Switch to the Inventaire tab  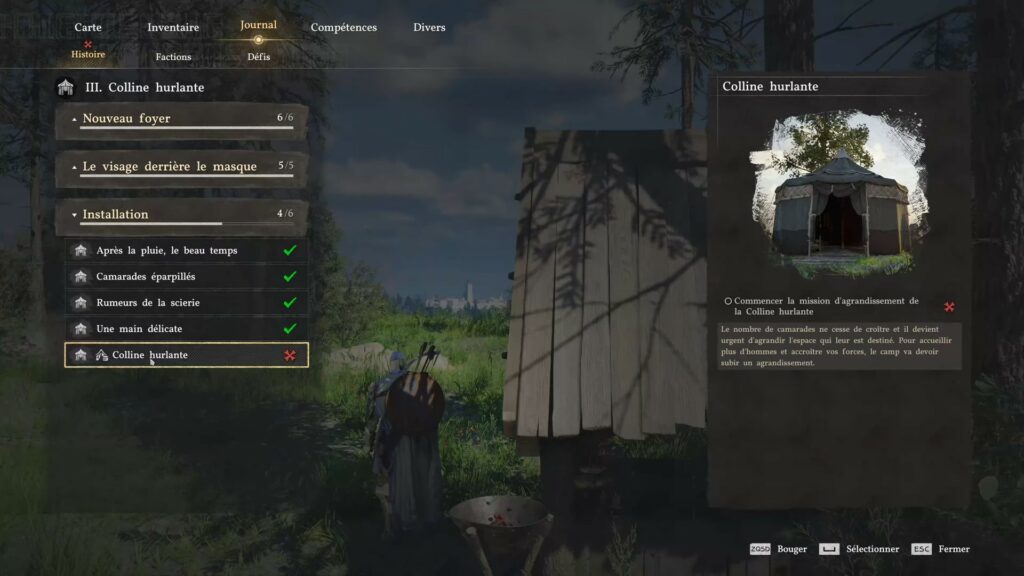pos(173,27)
